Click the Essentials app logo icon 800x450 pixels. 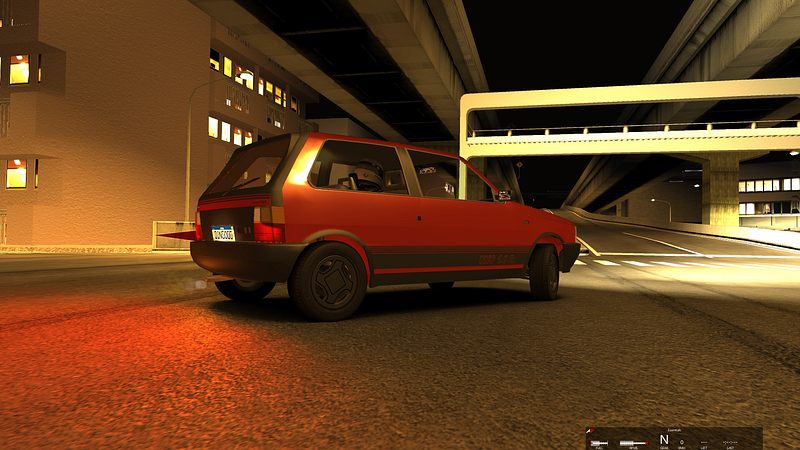[590, 431]
